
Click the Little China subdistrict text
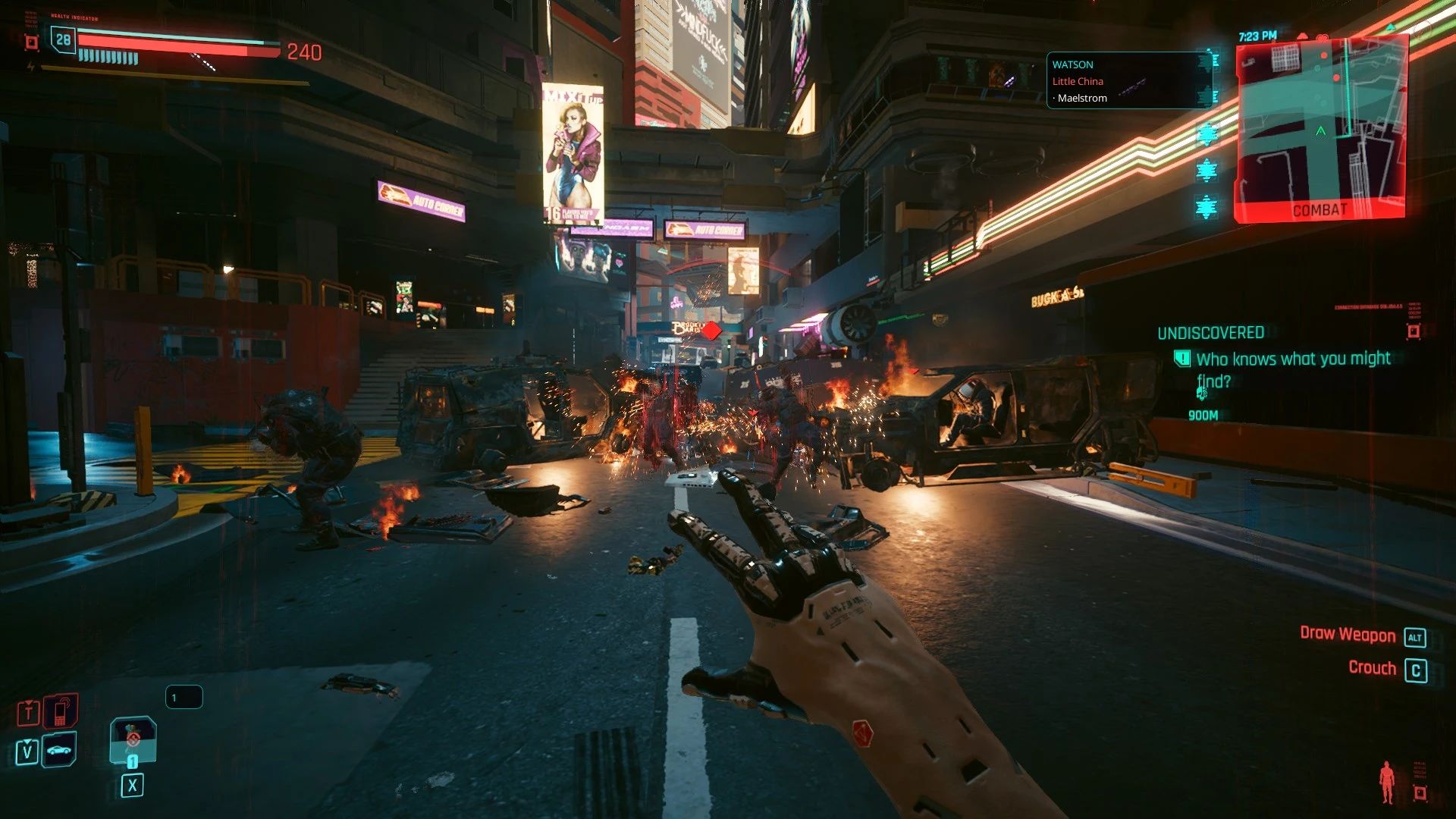[x=1077, y=81]
